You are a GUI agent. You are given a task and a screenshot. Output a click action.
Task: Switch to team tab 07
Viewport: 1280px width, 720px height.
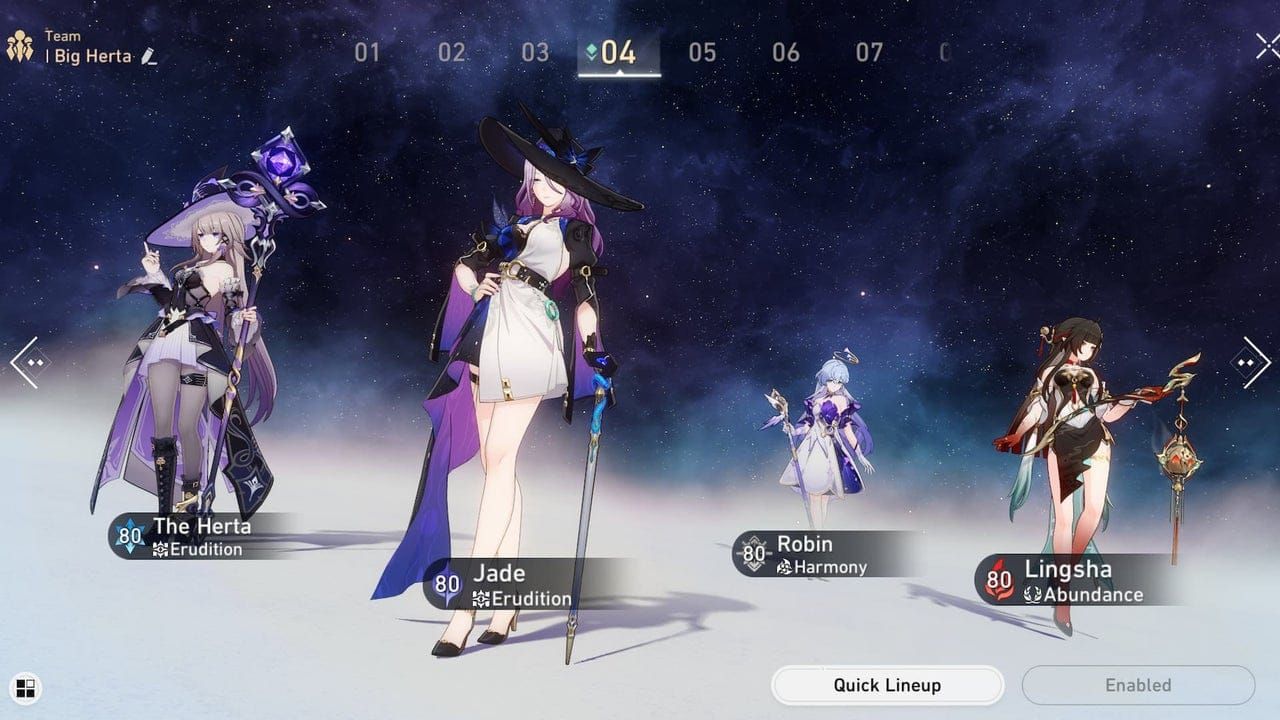pos(869,52)
